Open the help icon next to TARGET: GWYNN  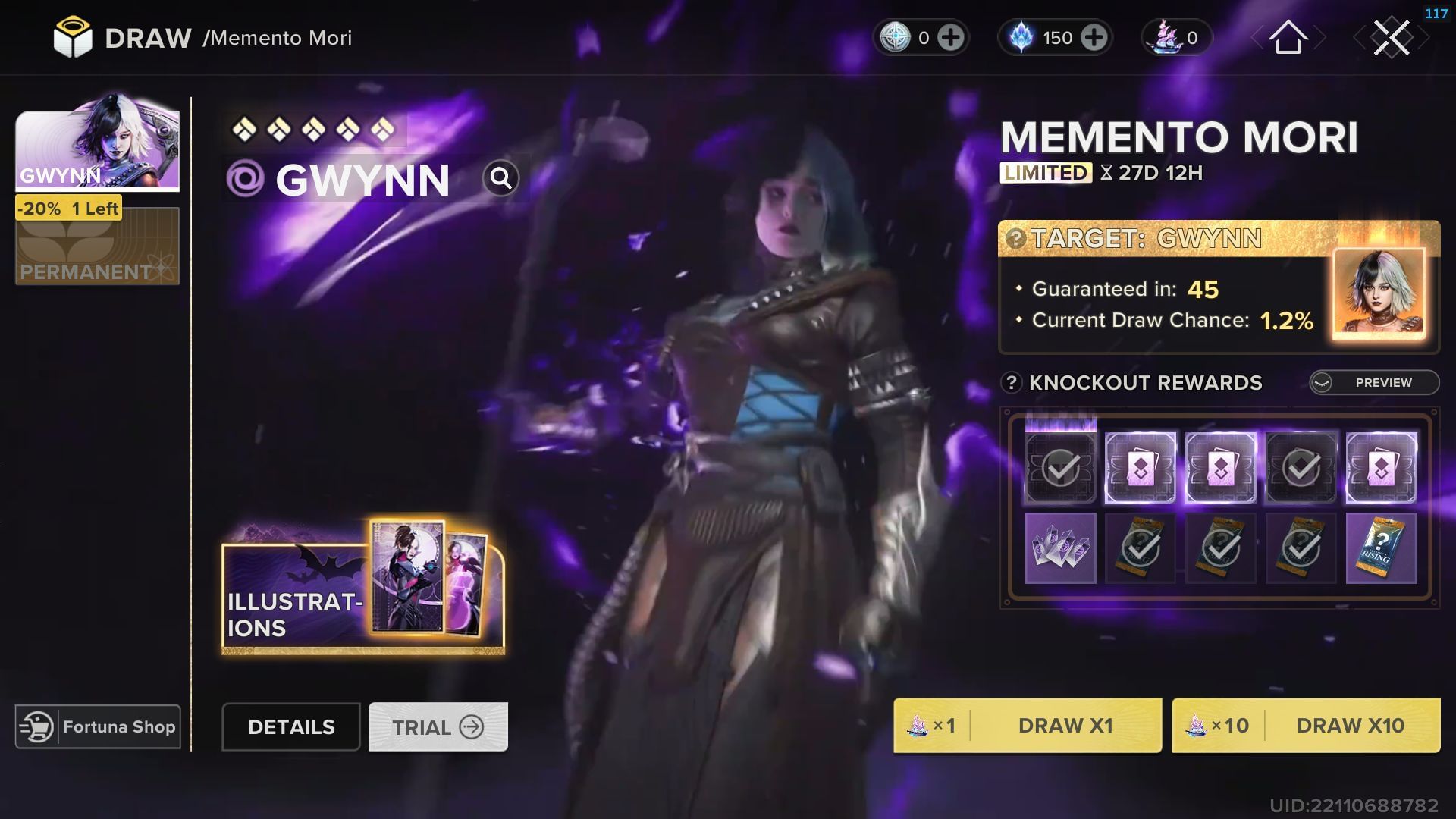(1016, 239)
